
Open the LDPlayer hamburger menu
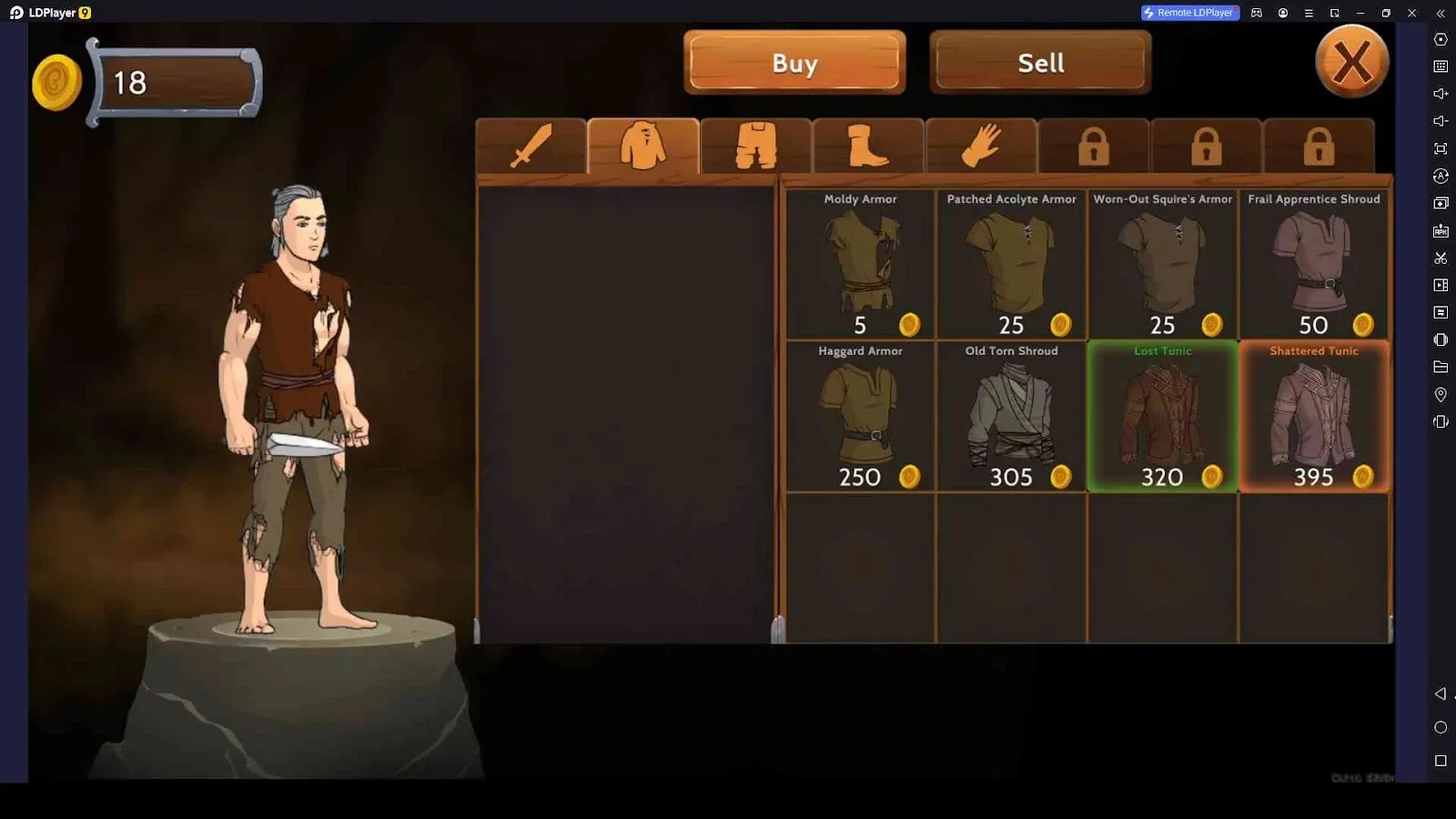pos(1308,13)
